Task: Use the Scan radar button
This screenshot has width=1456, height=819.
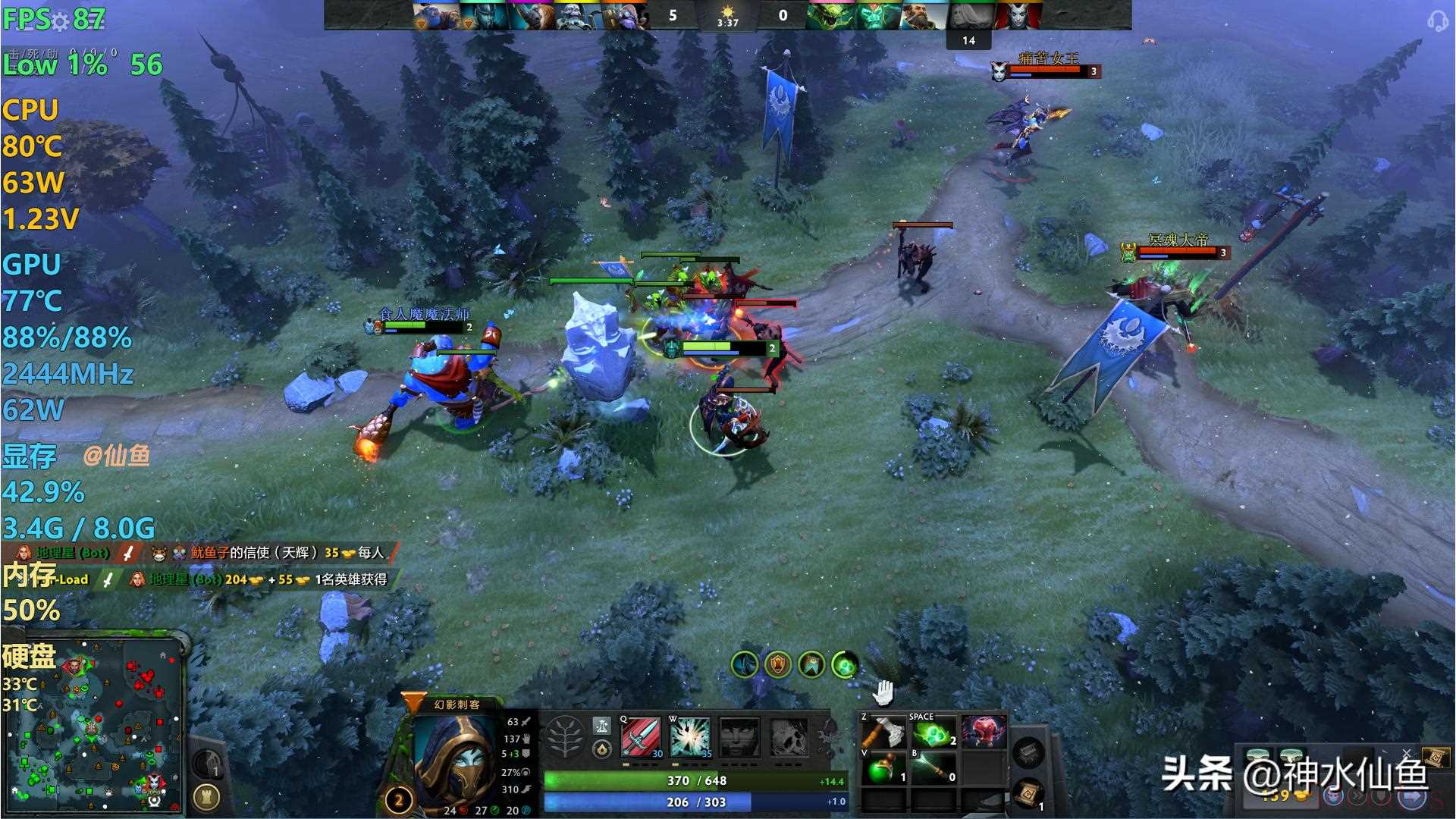Action: [x=206, y=762]
